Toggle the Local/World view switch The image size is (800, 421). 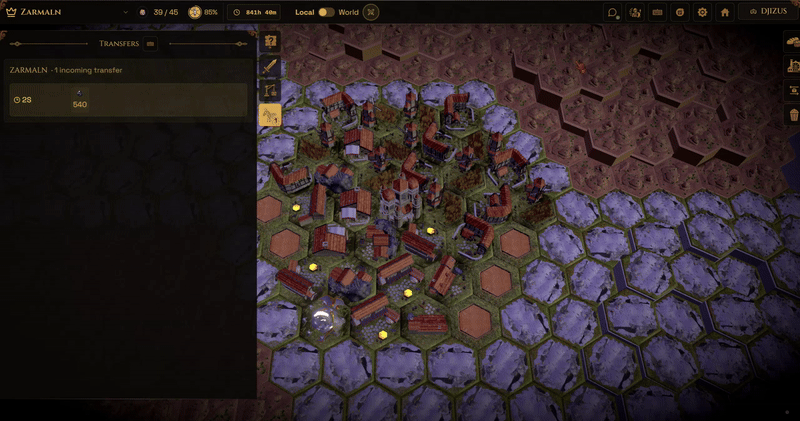pos(327,12)
